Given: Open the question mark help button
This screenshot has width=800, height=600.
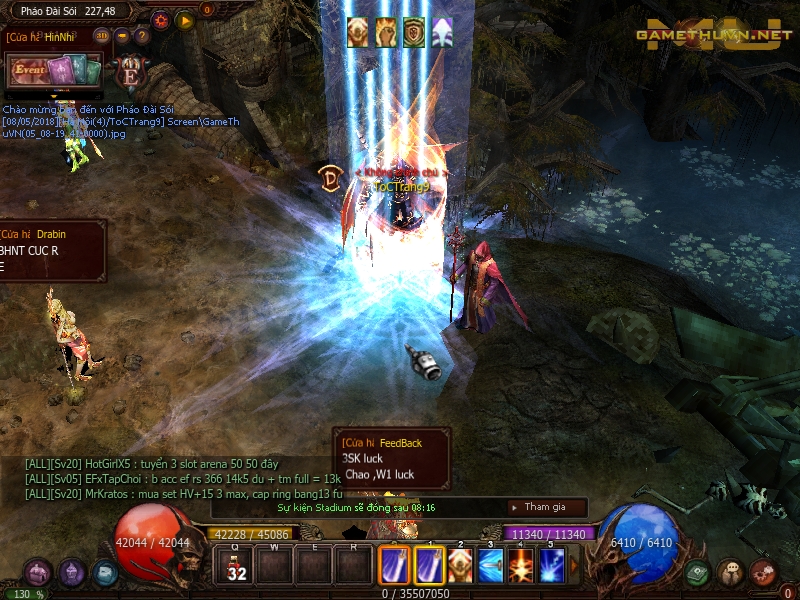Looking at the screenshot, I should (x=141, y=36).
